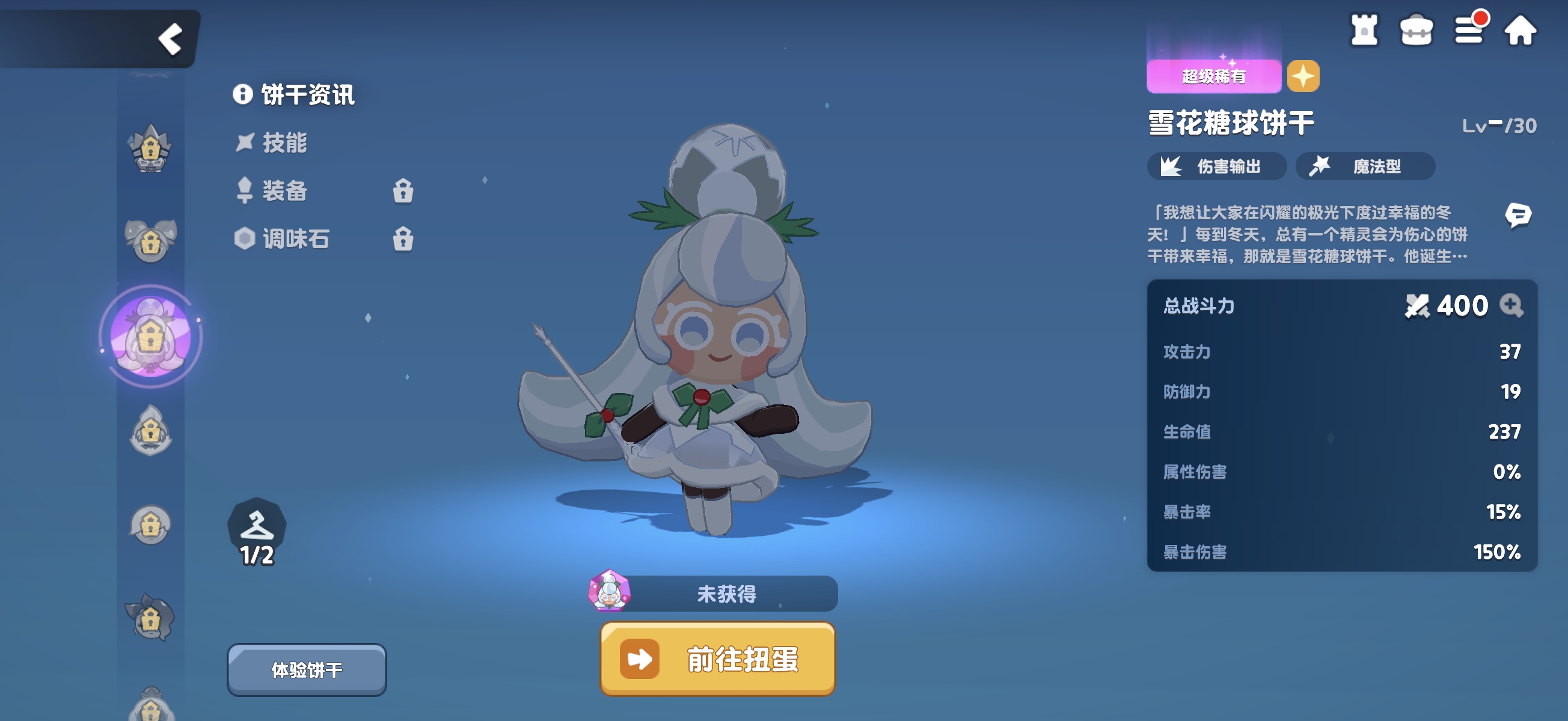Switch to the 技能 tab
Viewport: 1568px width, 721px height.
tap(286, 144)
